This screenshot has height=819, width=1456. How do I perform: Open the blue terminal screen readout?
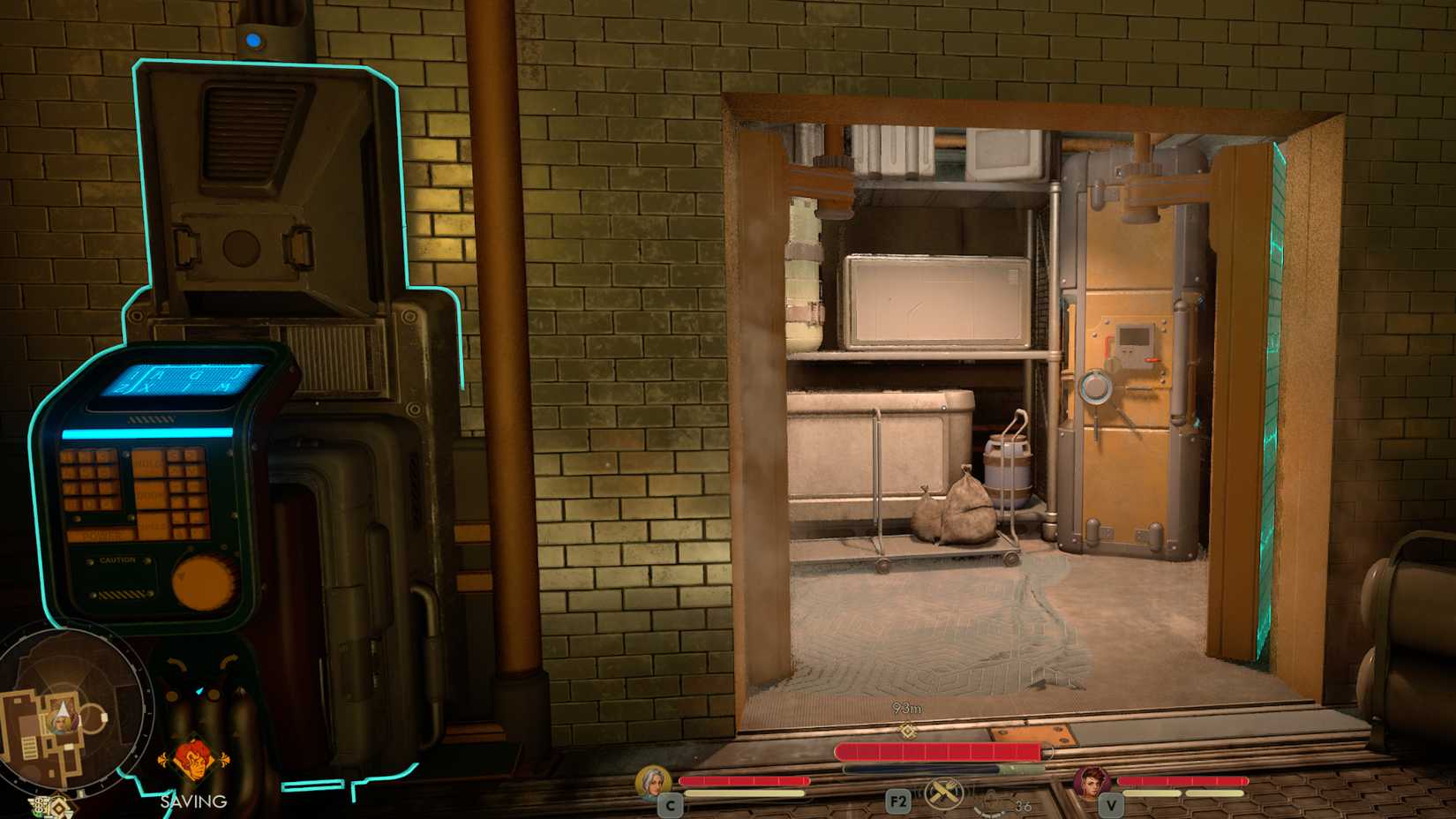coord(178,378)
